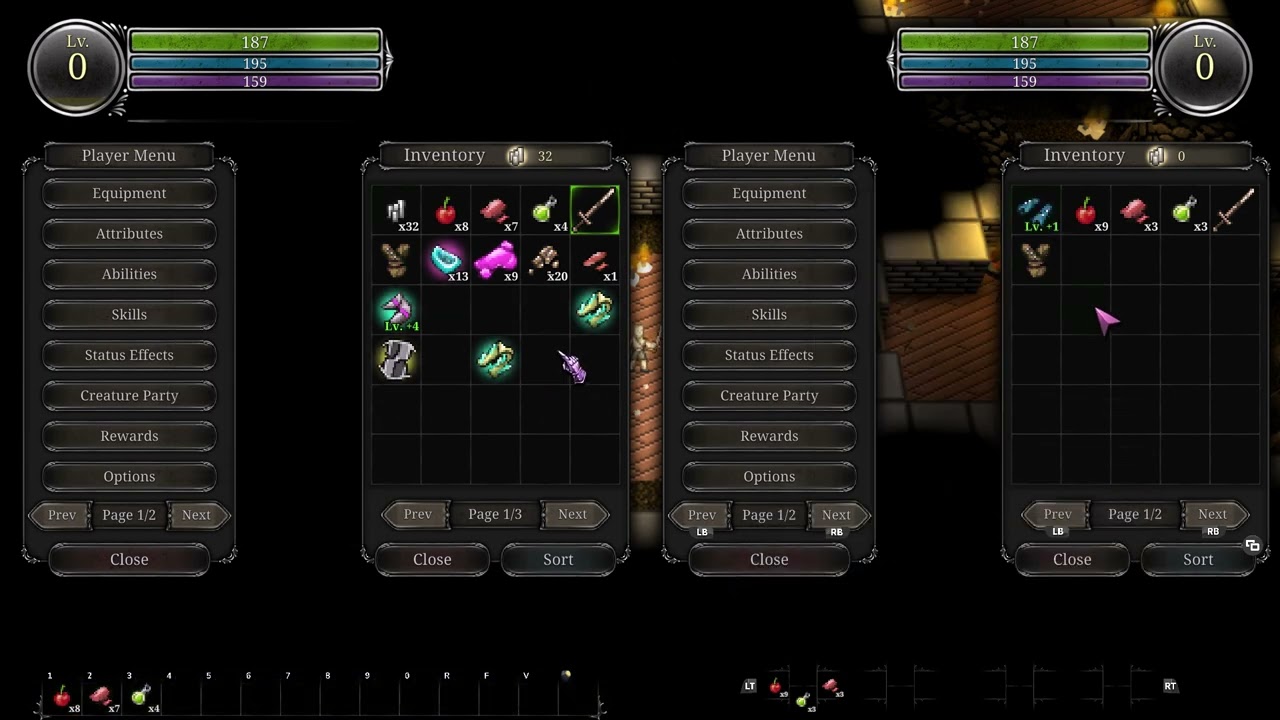This screenshot has width=1280, height=720.
Task: Pick the silver armor item with yellow glow
Action: [x=396, y=360]
